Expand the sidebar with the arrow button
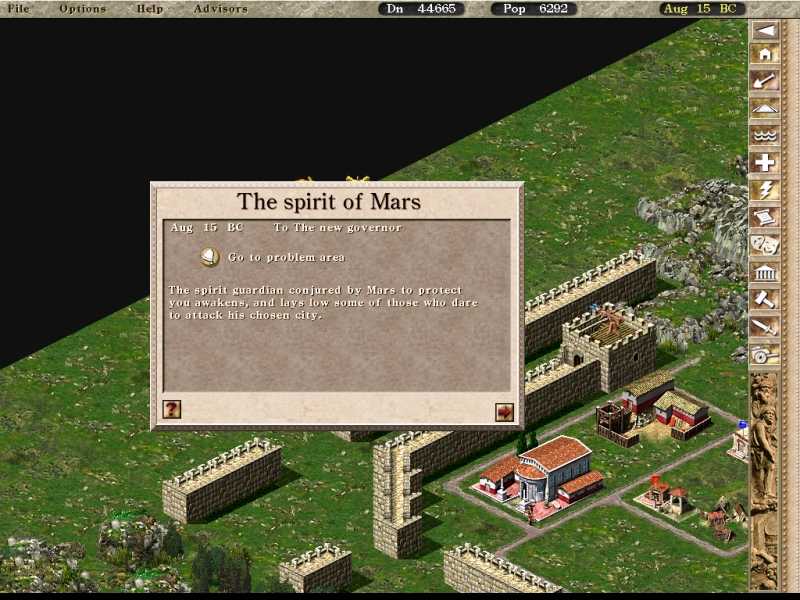This screenshot has width=800, height=600. (x=765, y=30)
